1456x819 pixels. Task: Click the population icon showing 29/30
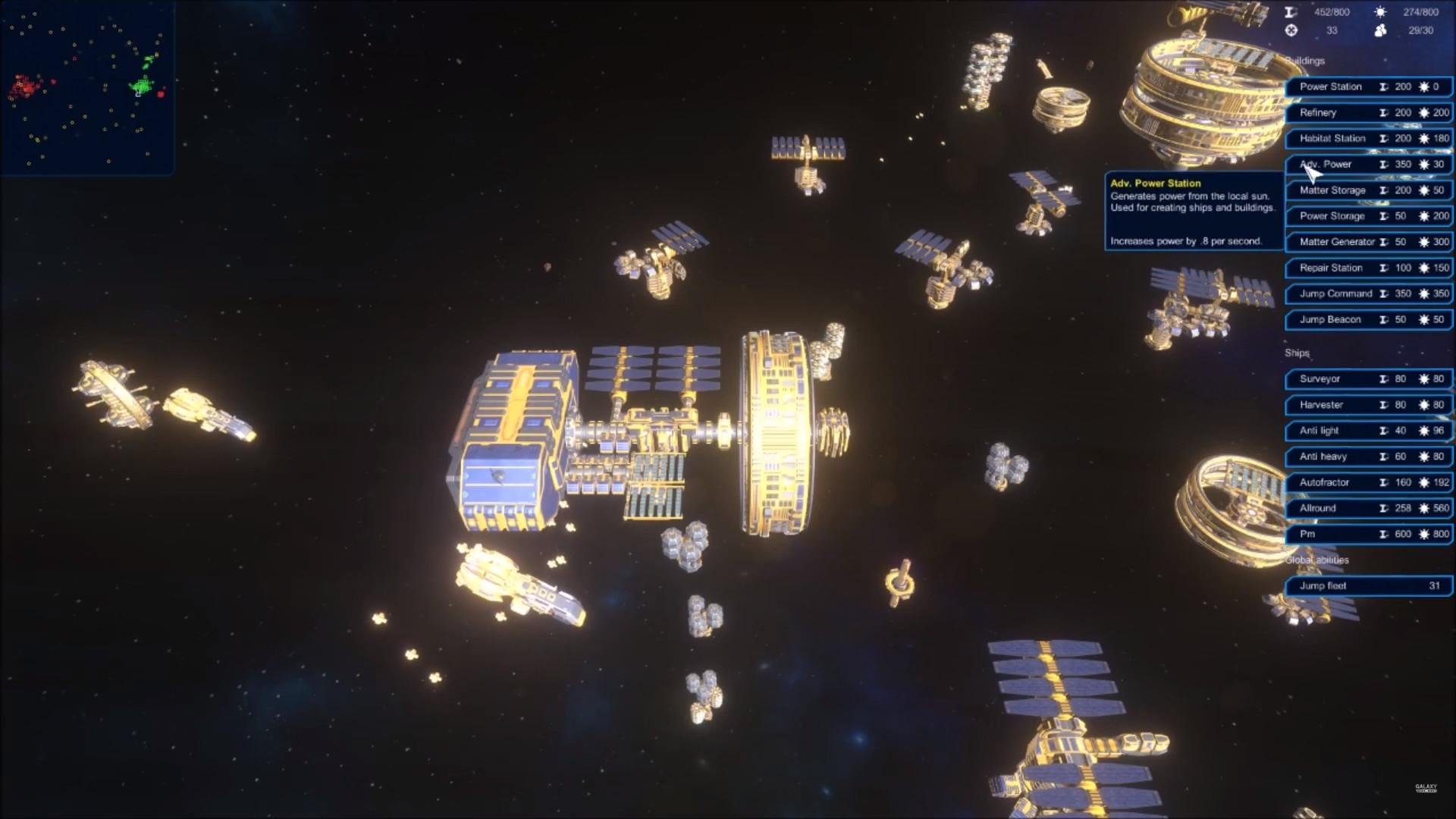coord(1382,32)
